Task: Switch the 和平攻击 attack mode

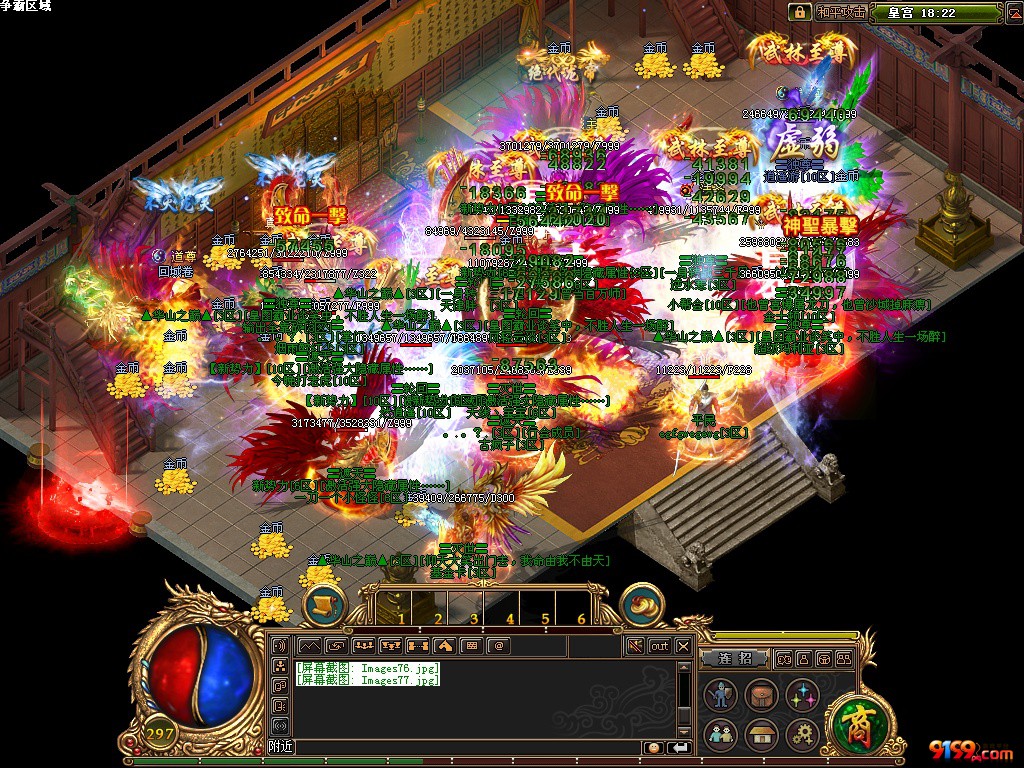Action: coord(842,13)
